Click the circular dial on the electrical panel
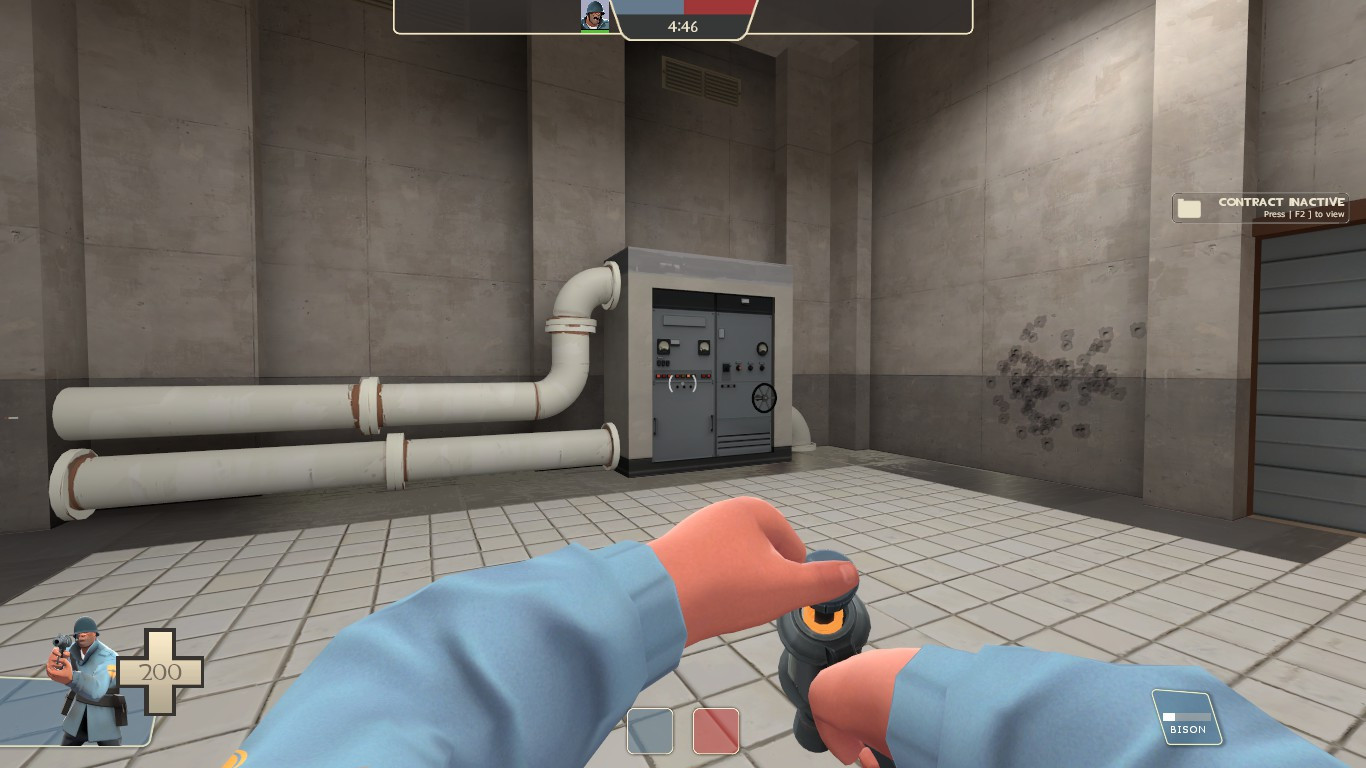 (x=763, y=398)
